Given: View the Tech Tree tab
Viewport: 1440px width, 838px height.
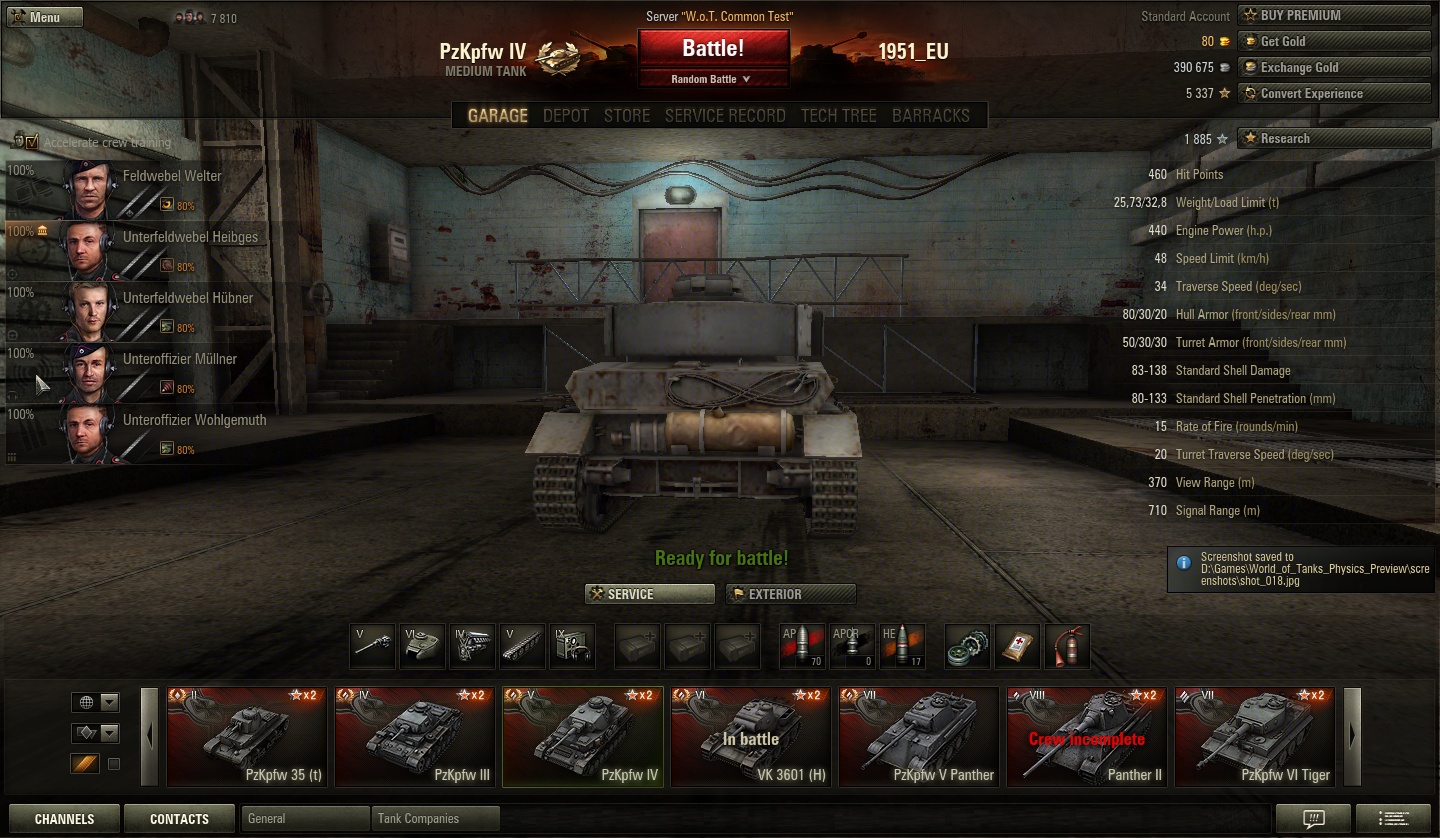Looking at the screenshot, I should point(838,115).
